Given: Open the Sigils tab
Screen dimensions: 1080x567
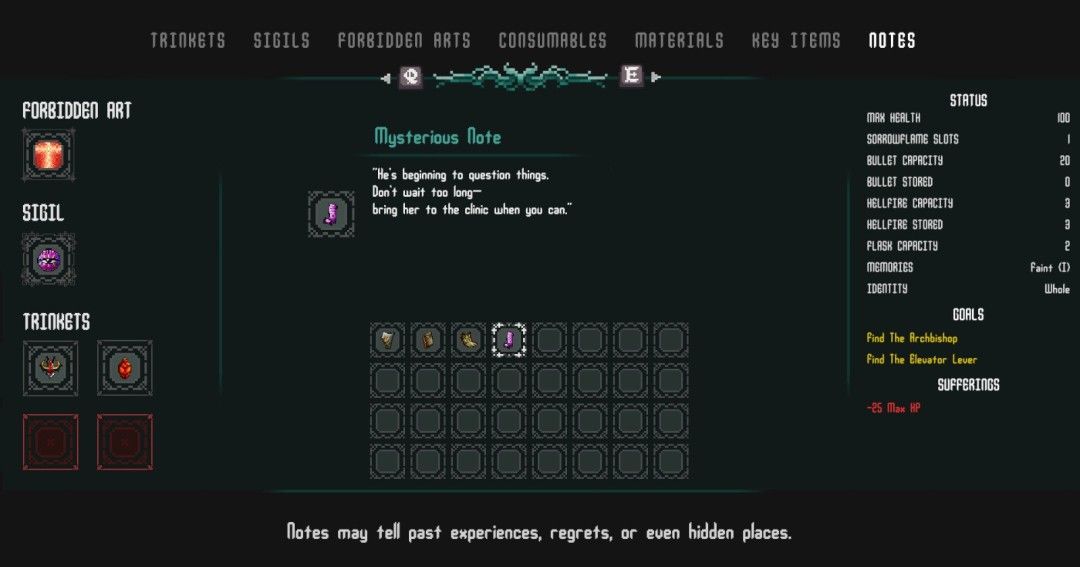Looking at the screenshot, I should (281, 41).
